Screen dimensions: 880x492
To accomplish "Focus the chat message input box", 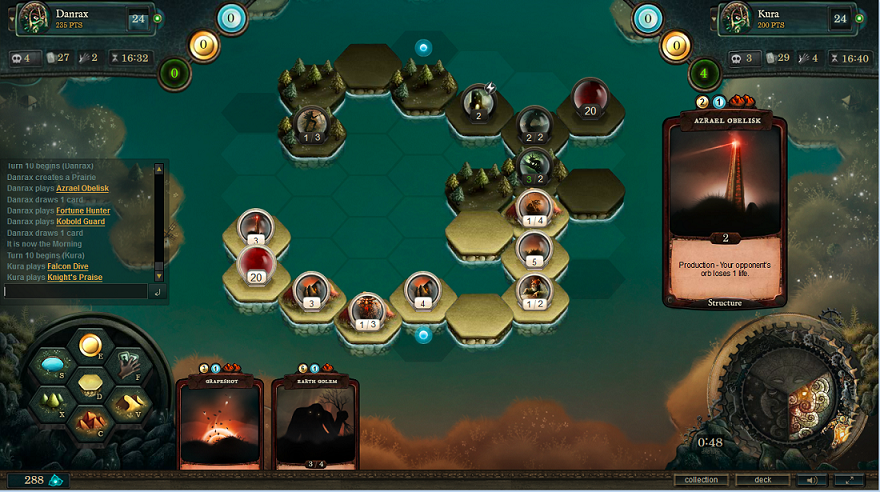I will tap(75, 292).
